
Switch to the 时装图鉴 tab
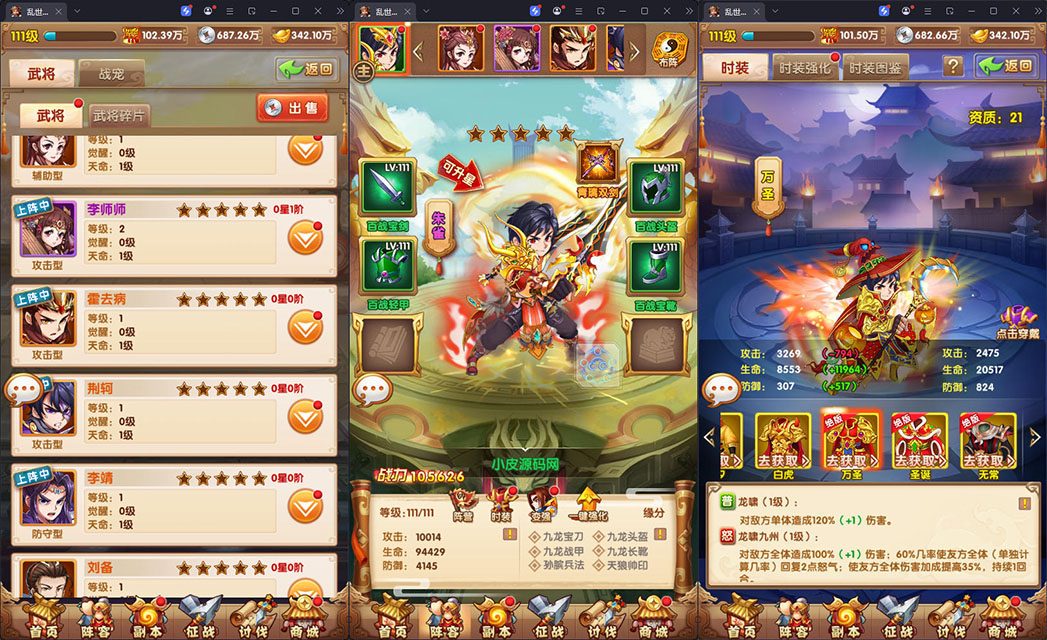pyautogui.click(x=874, y=68)
